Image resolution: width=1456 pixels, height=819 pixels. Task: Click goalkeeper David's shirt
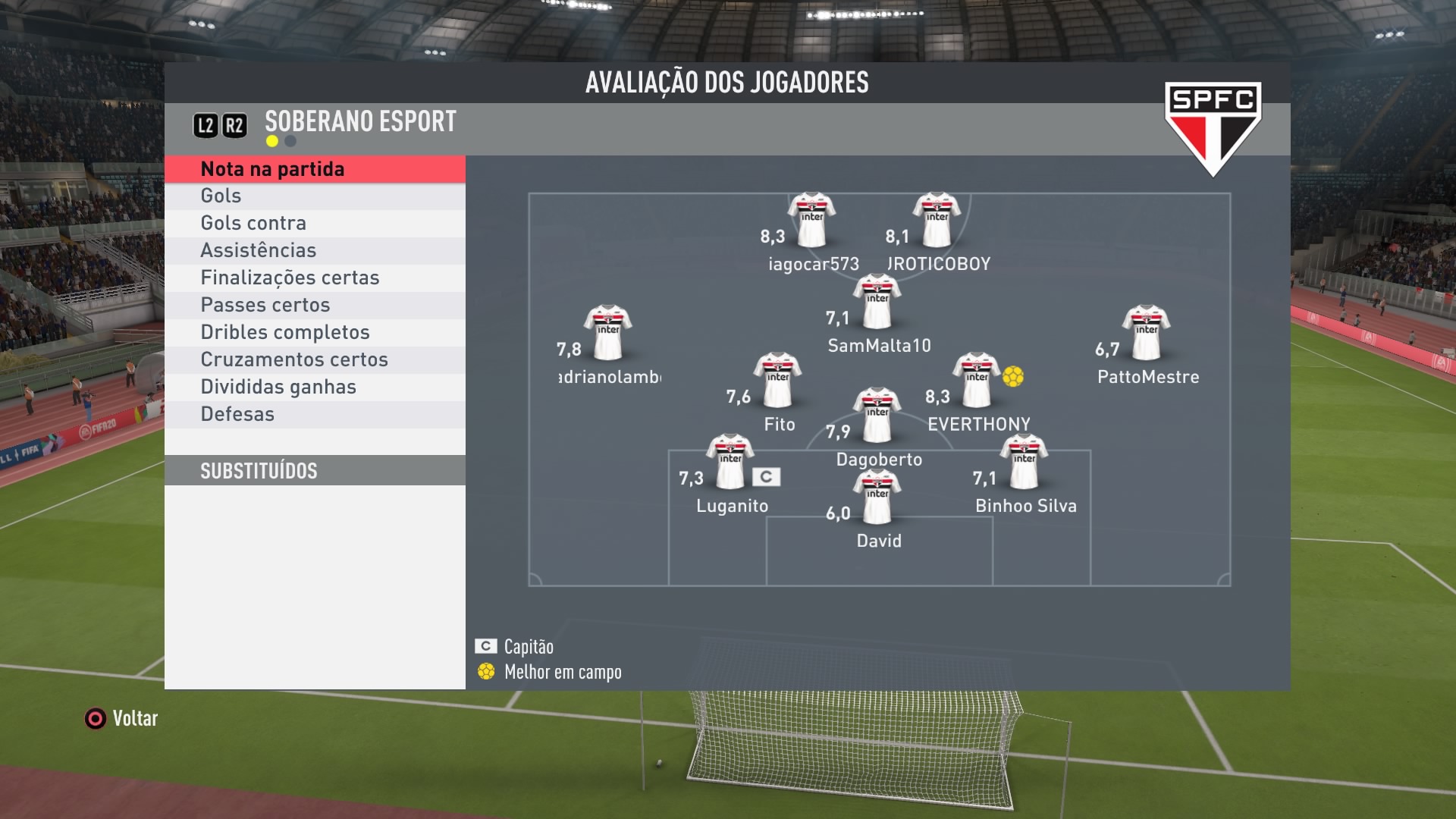point(877,497)
